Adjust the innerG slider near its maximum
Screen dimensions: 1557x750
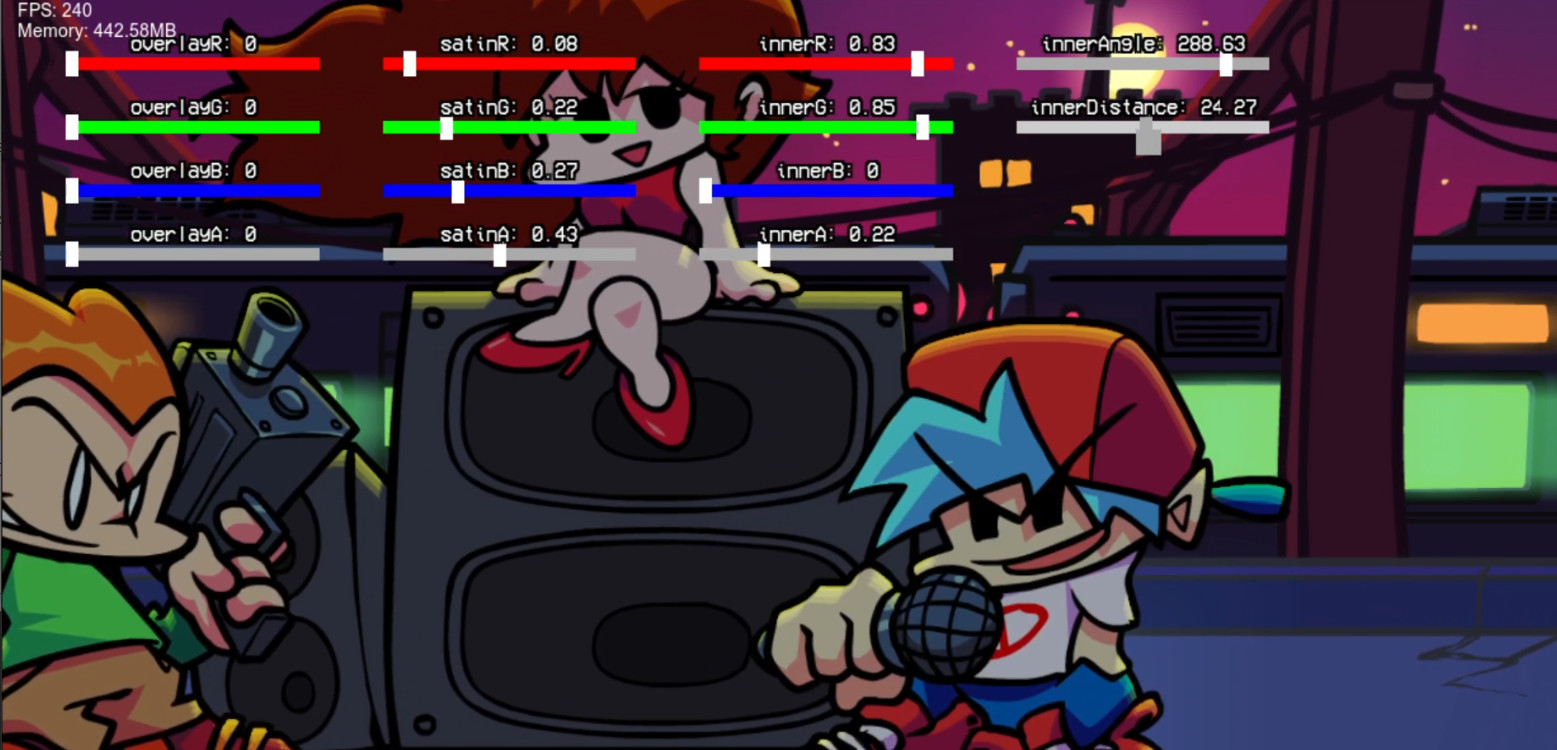(x=922, y=126)
